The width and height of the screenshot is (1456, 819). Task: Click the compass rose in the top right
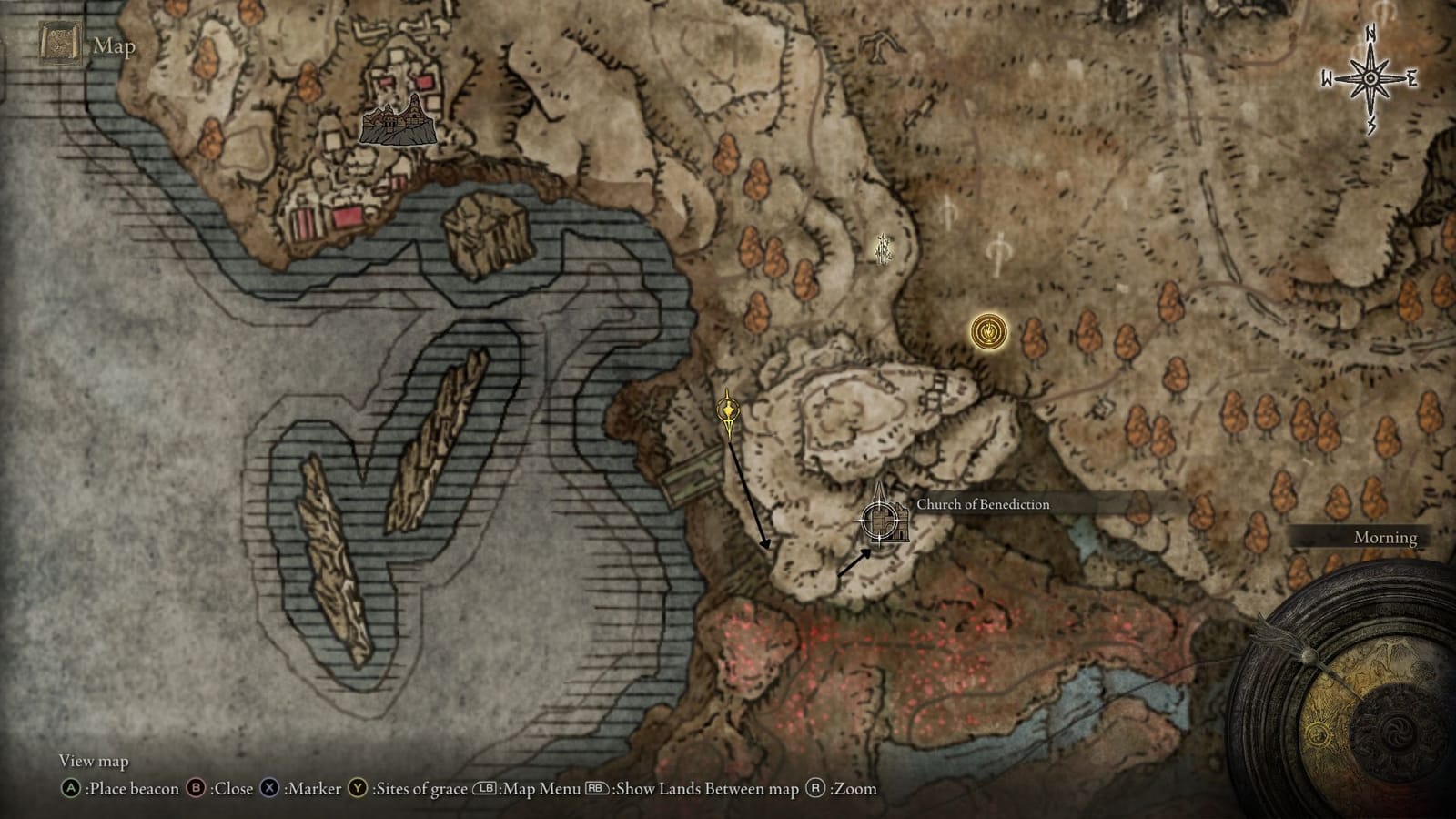coord(1369,80)
